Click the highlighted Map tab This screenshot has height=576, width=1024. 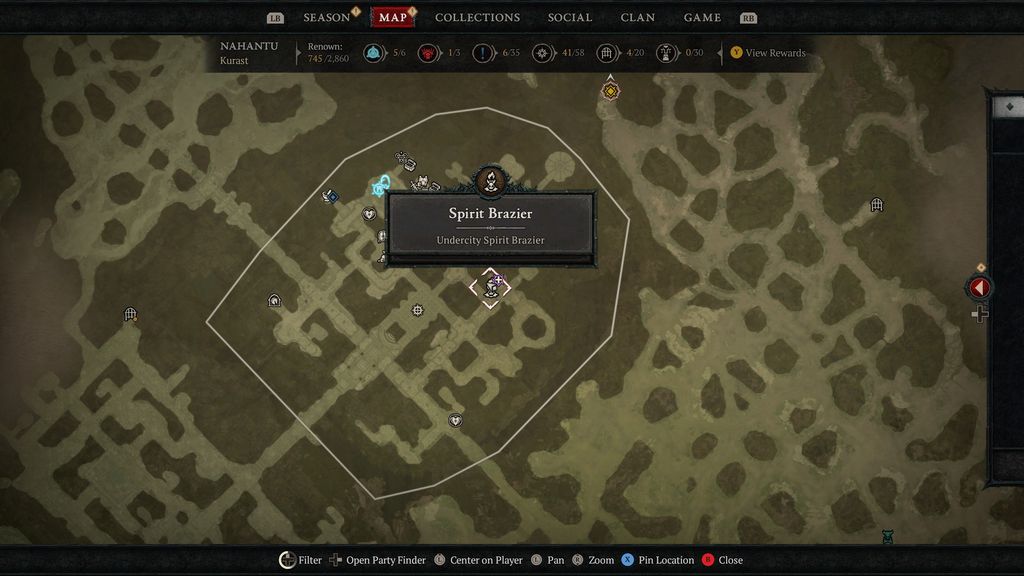(x=393, y=17)
